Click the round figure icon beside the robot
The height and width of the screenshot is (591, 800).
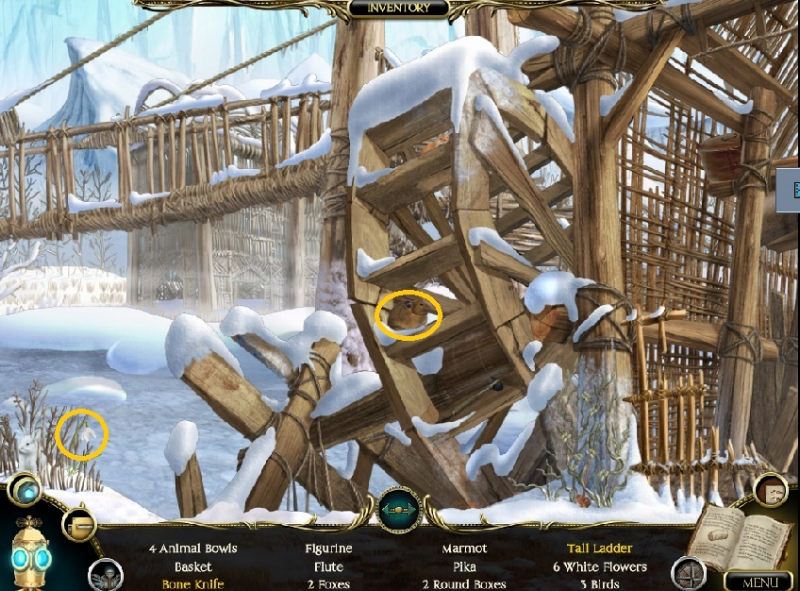point(104,575)
